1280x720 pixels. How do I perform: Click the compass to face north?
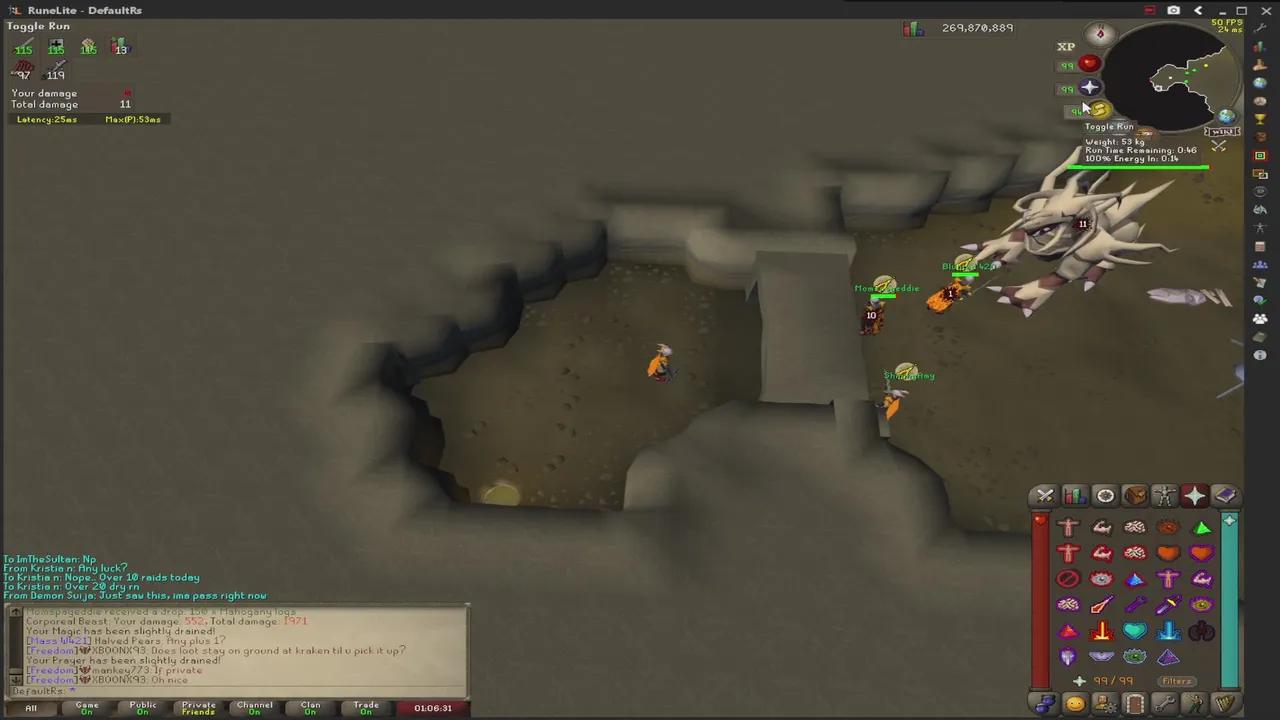[x=1100, y=34]
